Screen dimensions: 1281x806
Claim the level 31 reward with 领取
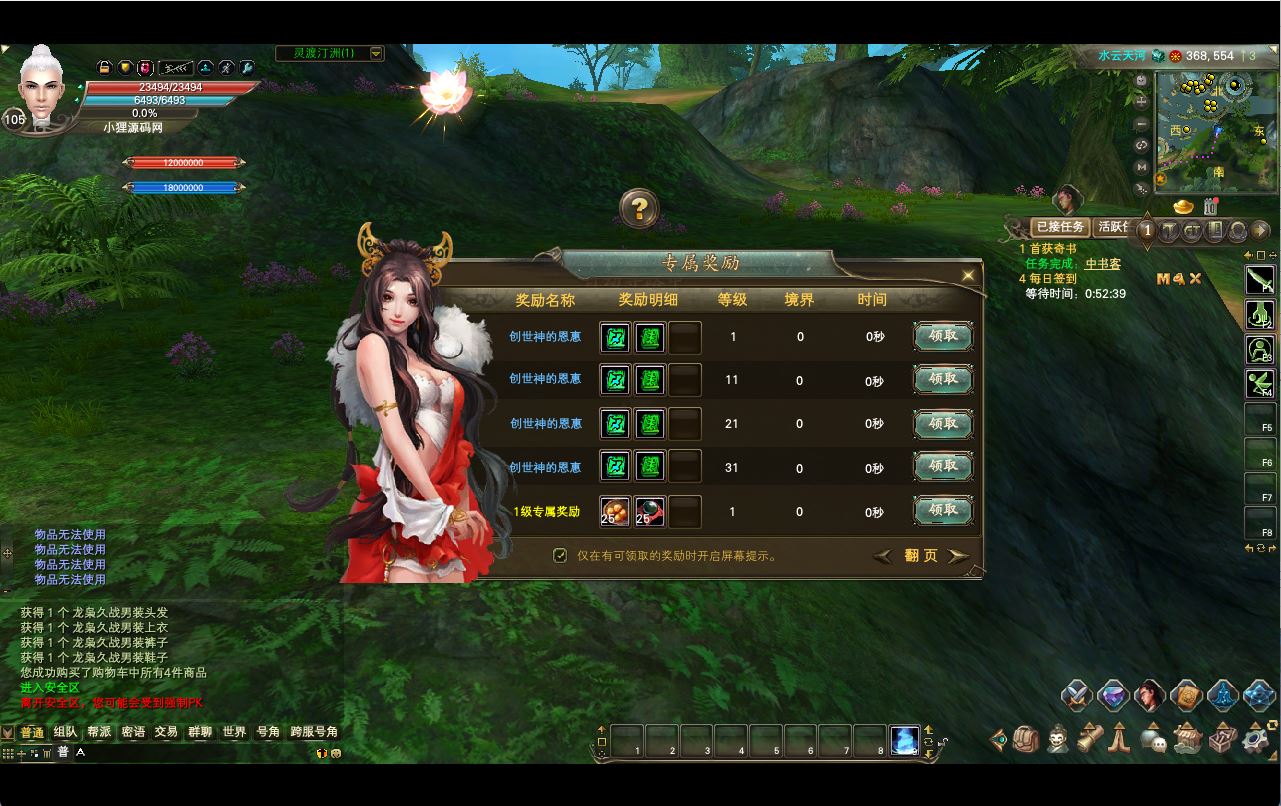943,467
